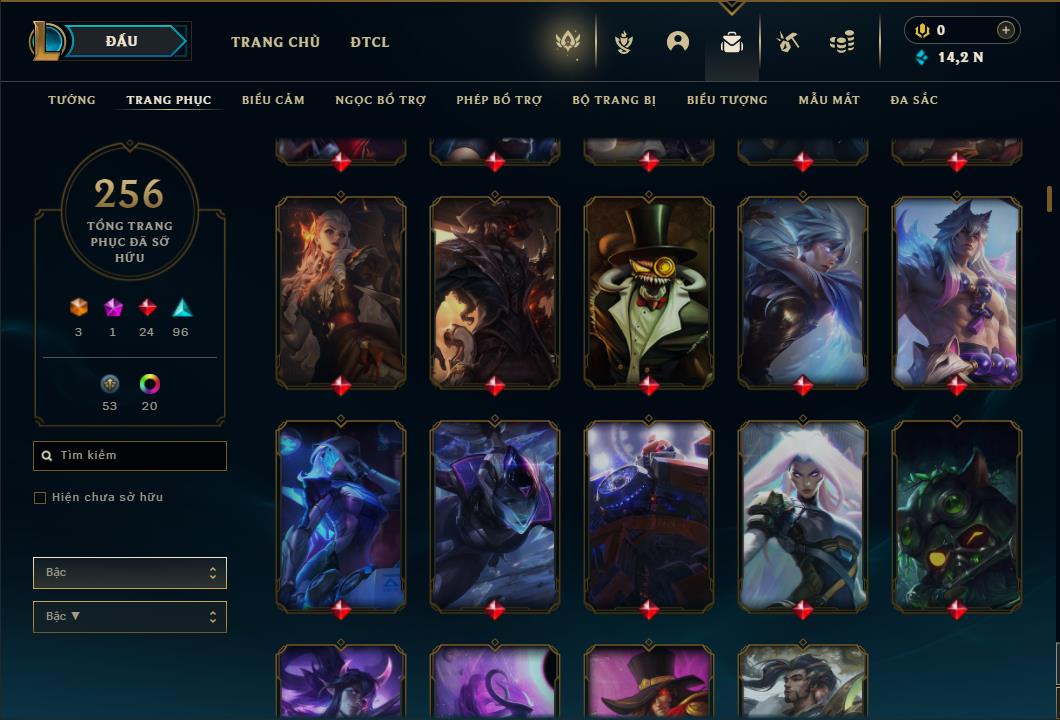The height and width of the screenshot is (720, 1060).
Task: Open the NGỌC BỔ TRỢ tab
Action: coord(380,100)
